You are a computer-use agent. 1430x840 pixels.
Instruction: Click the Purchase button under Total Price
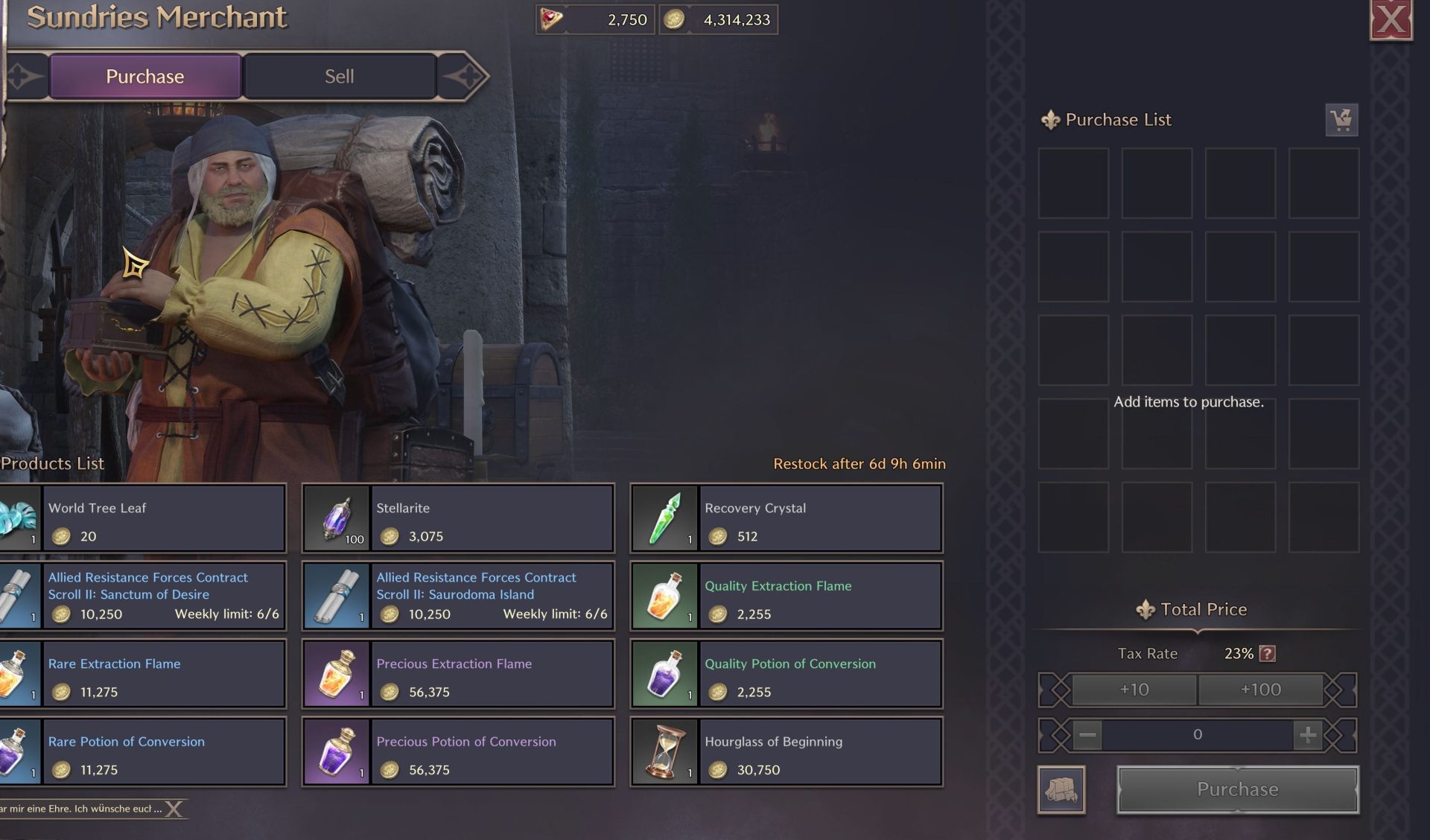[x=1236, y=789]
